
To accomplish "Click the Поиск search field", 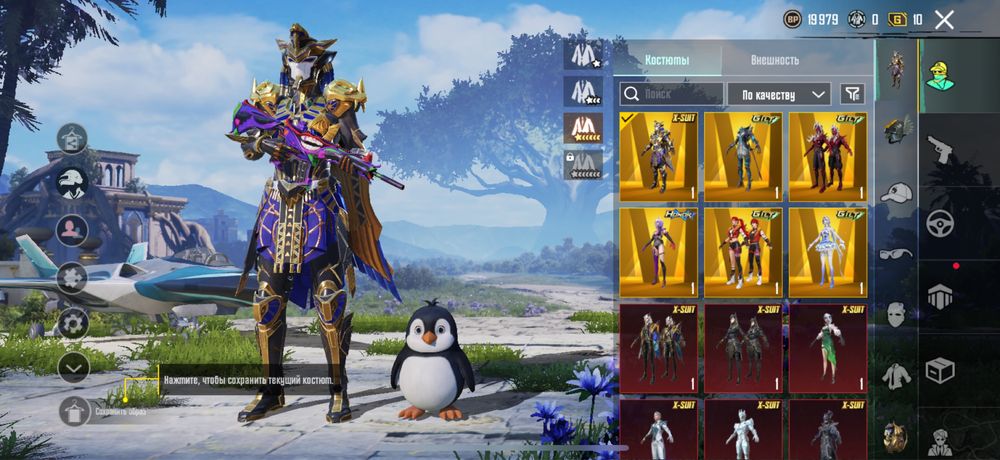I will [671, 94].
